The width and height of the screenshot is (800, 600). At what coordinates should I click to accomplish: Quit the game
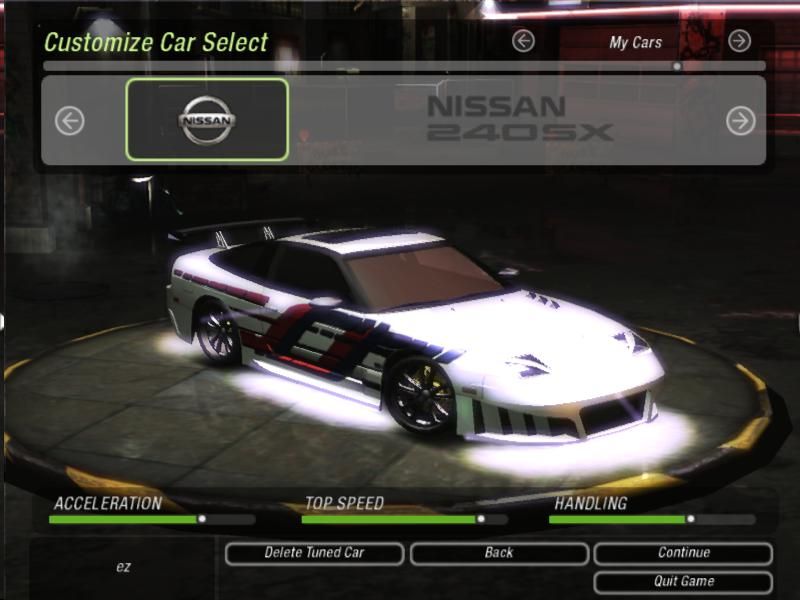[683, 582]
